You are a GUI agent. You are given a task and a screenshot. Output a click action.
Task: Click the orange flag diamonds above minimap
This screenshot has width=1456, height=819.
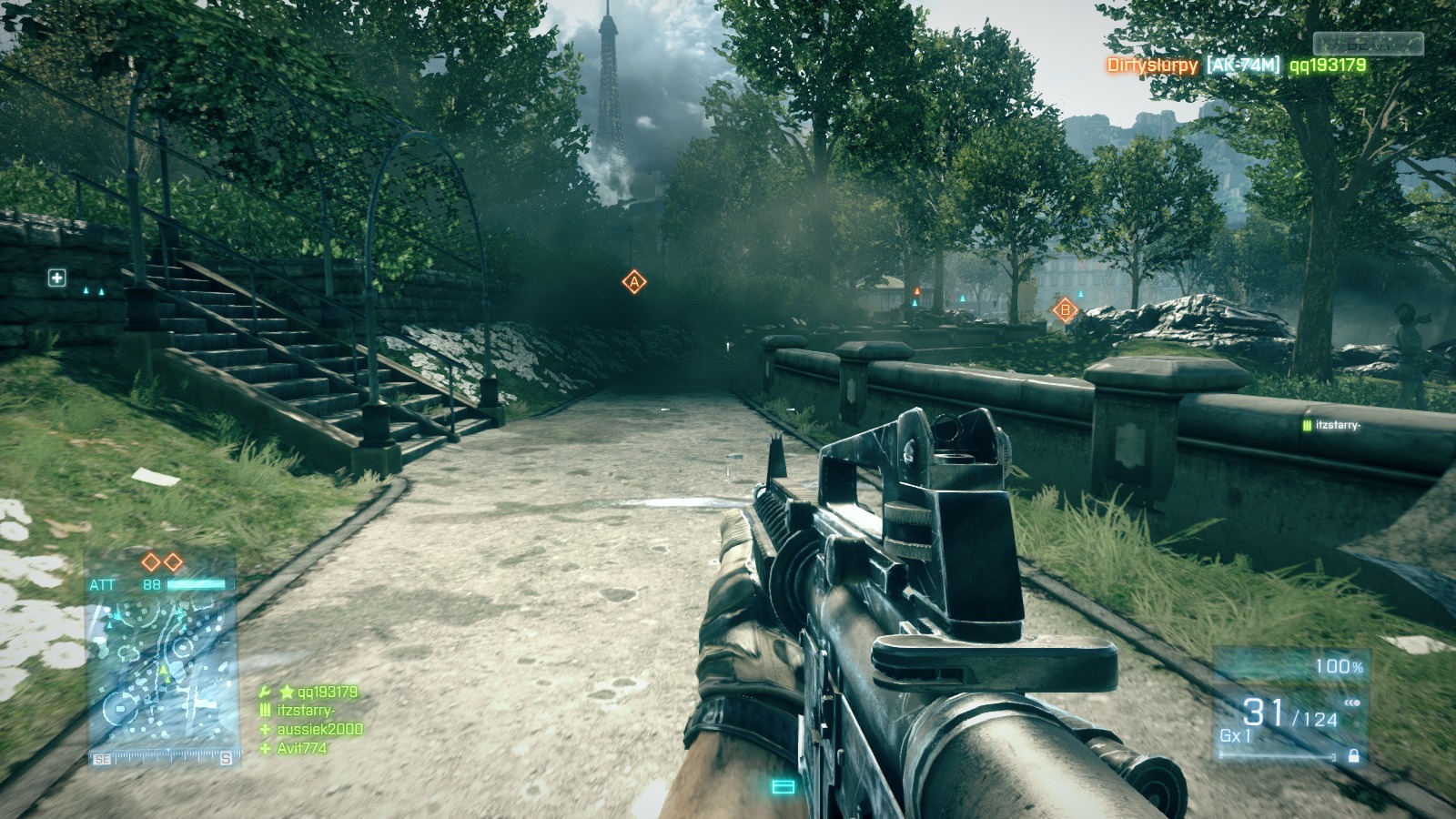pos(162,562)
